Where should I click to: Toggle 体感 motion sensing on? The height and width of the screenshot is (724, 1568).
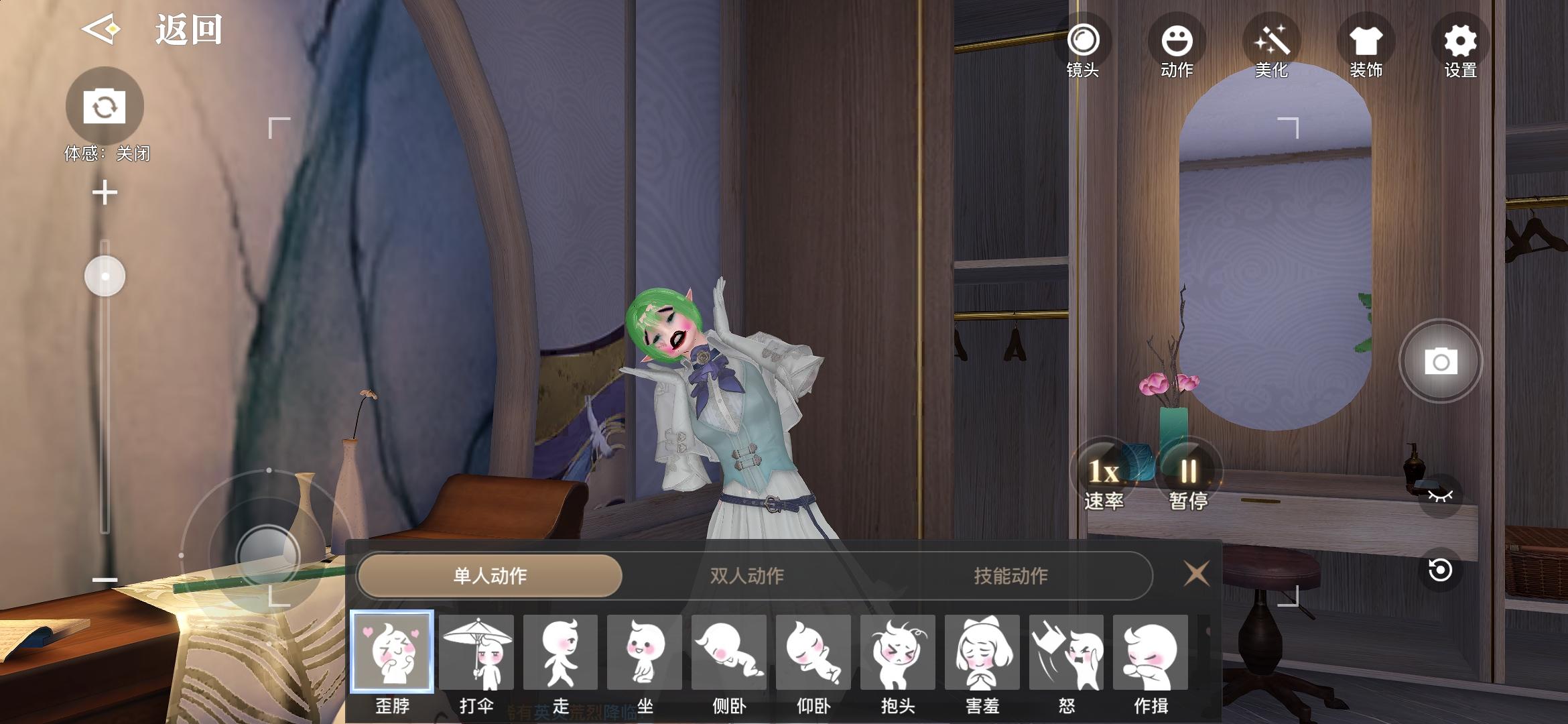(x=106, y=104)
